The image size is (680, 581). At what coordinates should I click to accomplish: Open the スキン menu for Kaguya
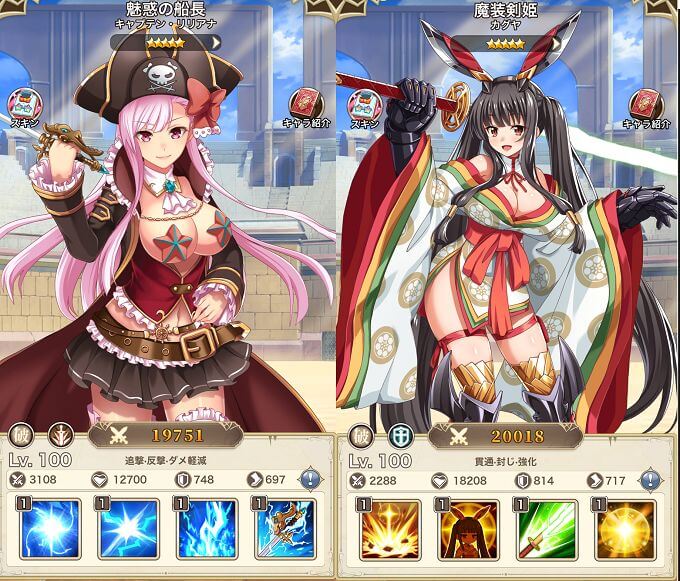pyautogui.click(x=364, y=106)
